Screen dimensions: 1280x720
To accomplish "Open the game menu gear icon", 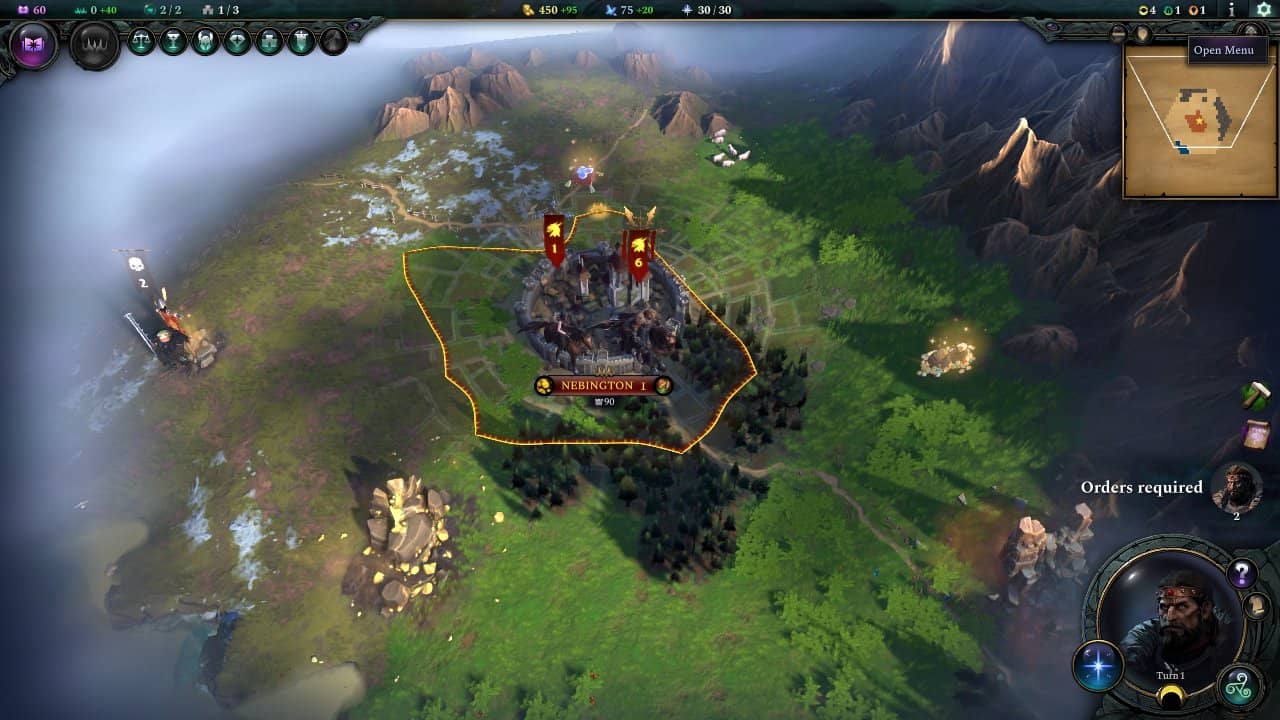I will click(1263, 9).
